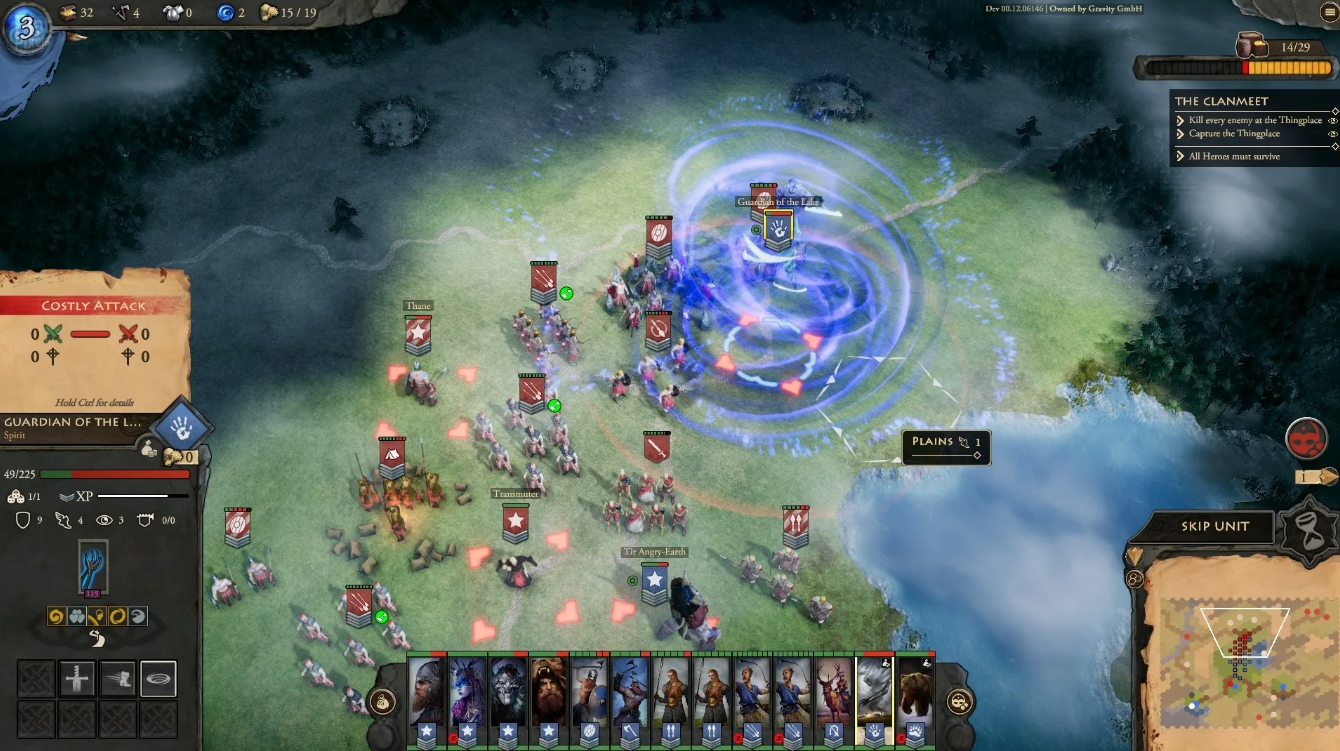Image resolution: width=1340 pixels, height=751 pixels.
Task: Expand the Kill every enemy objective entry
Action: (1180, 120)
